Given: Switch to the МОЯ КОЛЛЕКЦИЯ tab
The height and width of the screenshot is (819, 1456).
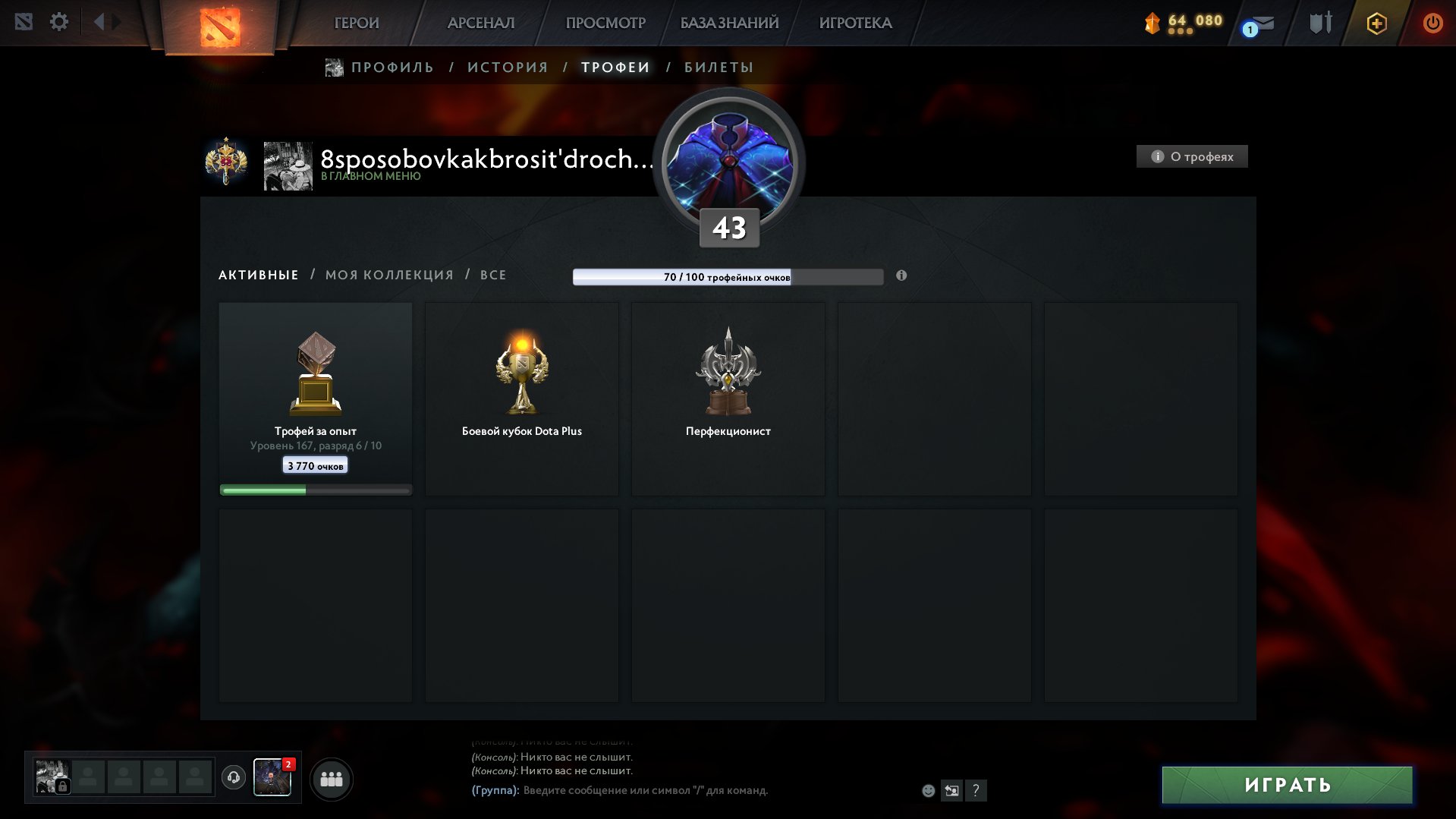Looking at the screenshot, I should tap(389, 275).
